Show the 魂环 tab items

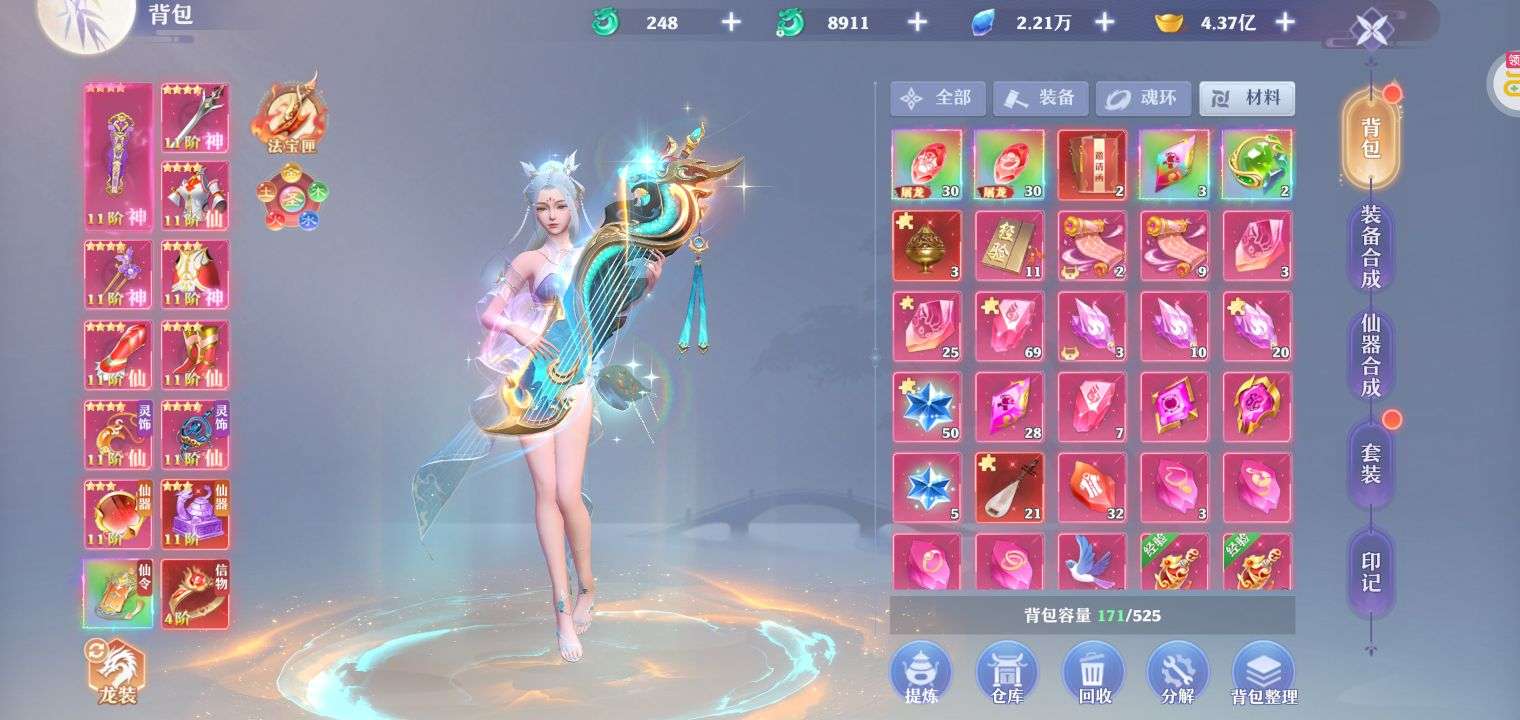point(1143,99)
